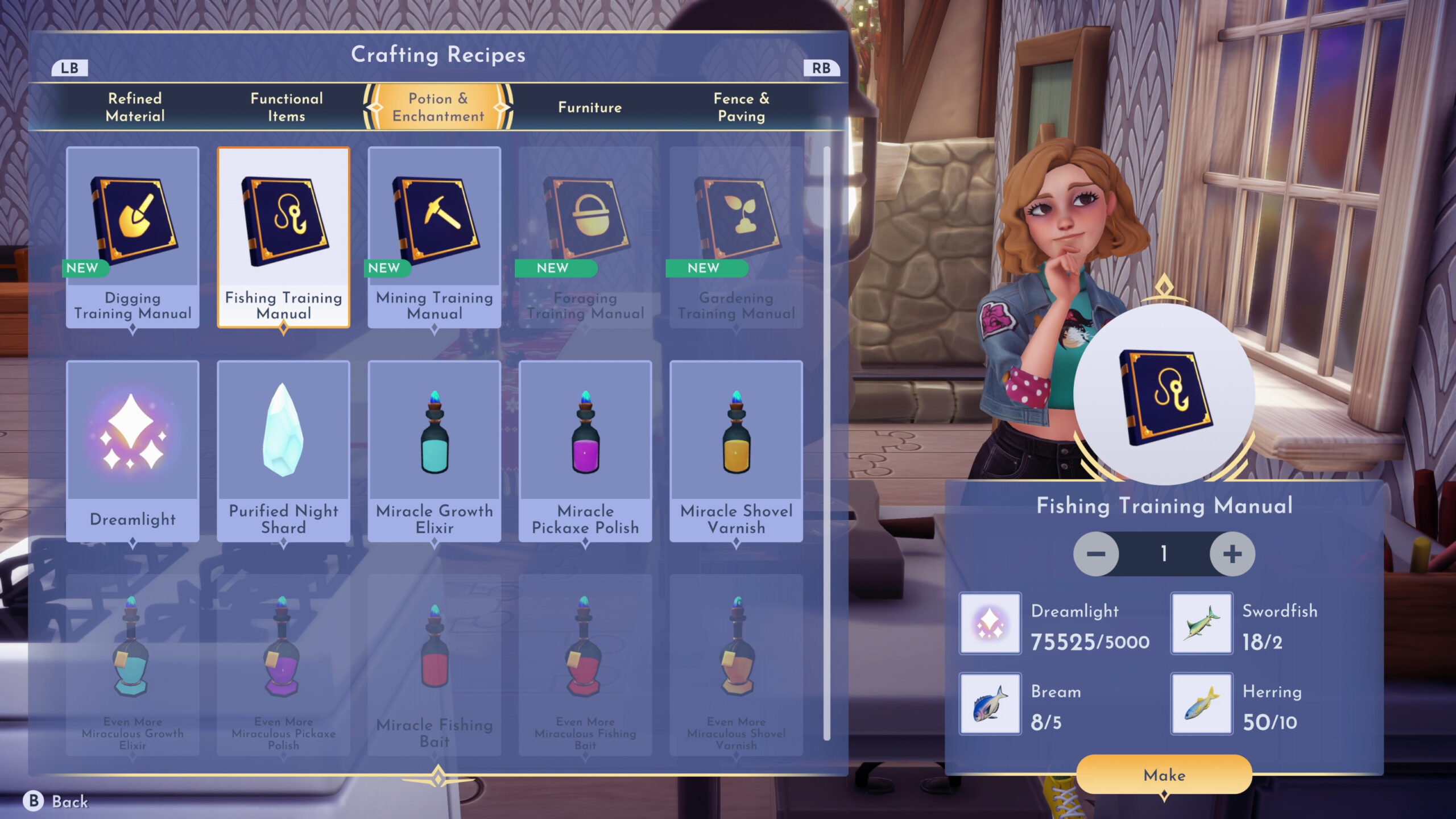Screen dimensions: 1456x819
Task: Choose the Miracle Fishing Bait recipe
Action: point(435,664)
